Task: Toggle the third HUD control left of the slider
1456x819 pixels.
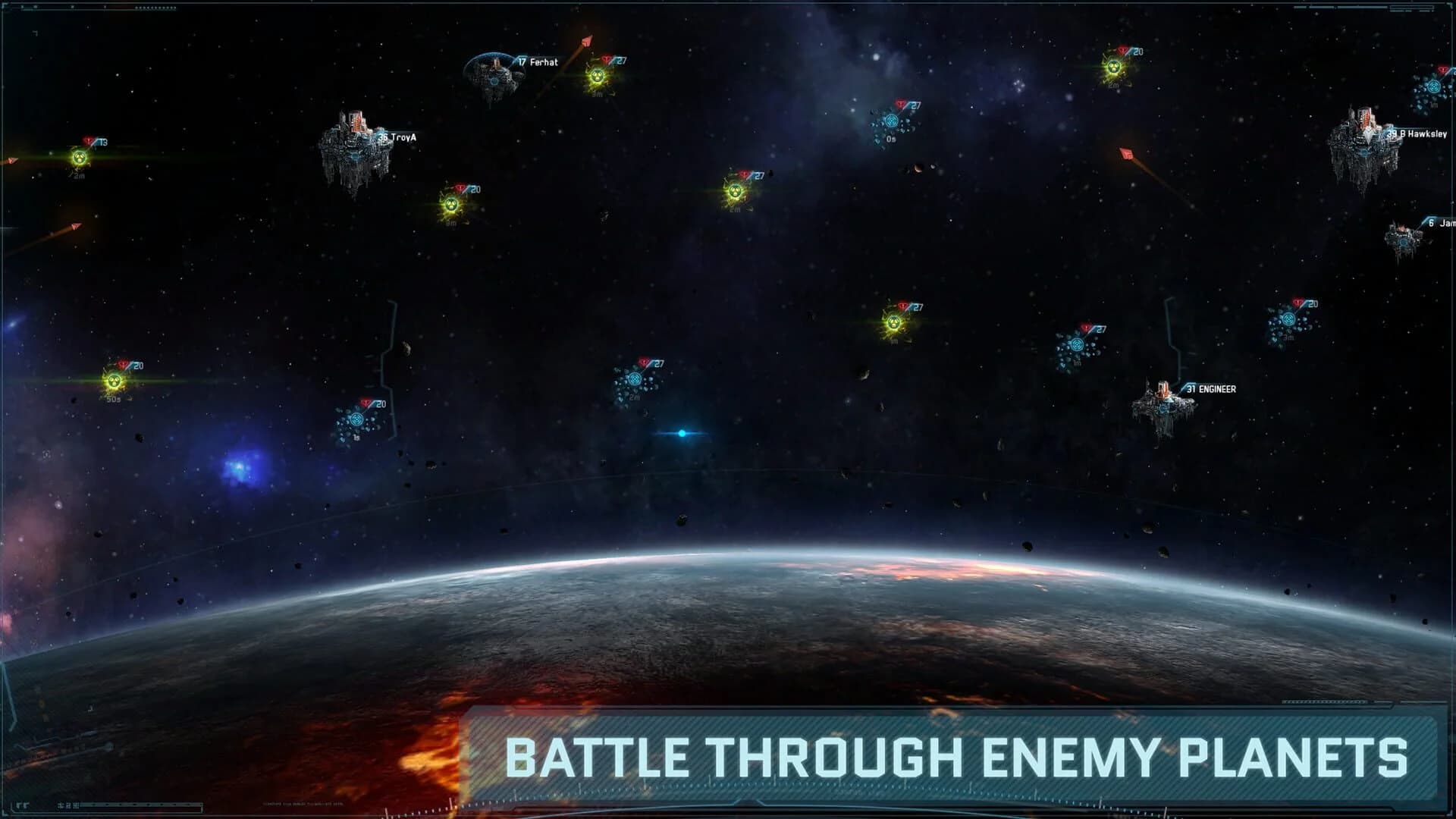Action: (75, 805)
